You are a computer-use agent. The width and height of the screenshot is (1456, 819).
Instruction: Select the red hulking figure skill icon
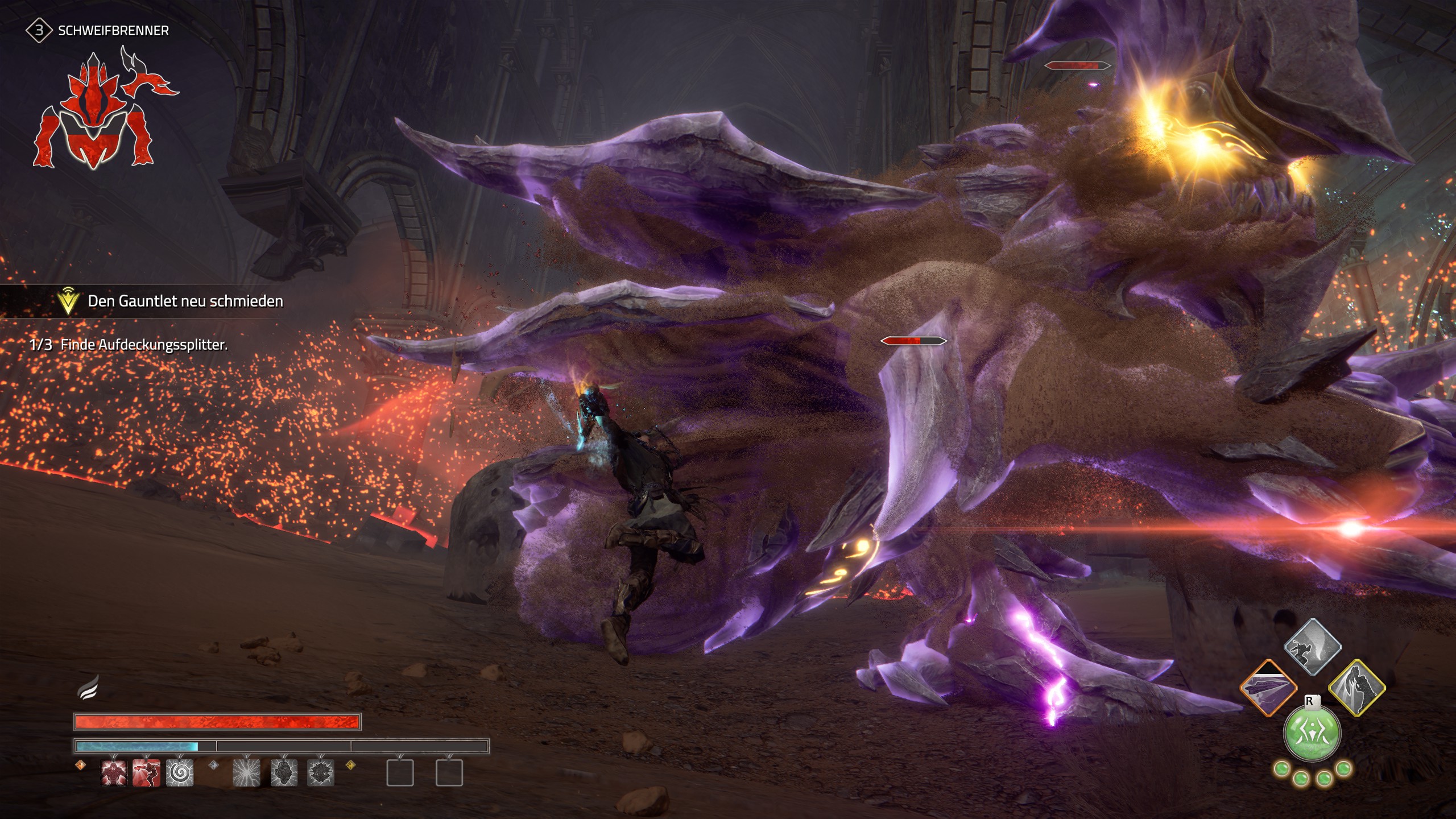point(114,773)
